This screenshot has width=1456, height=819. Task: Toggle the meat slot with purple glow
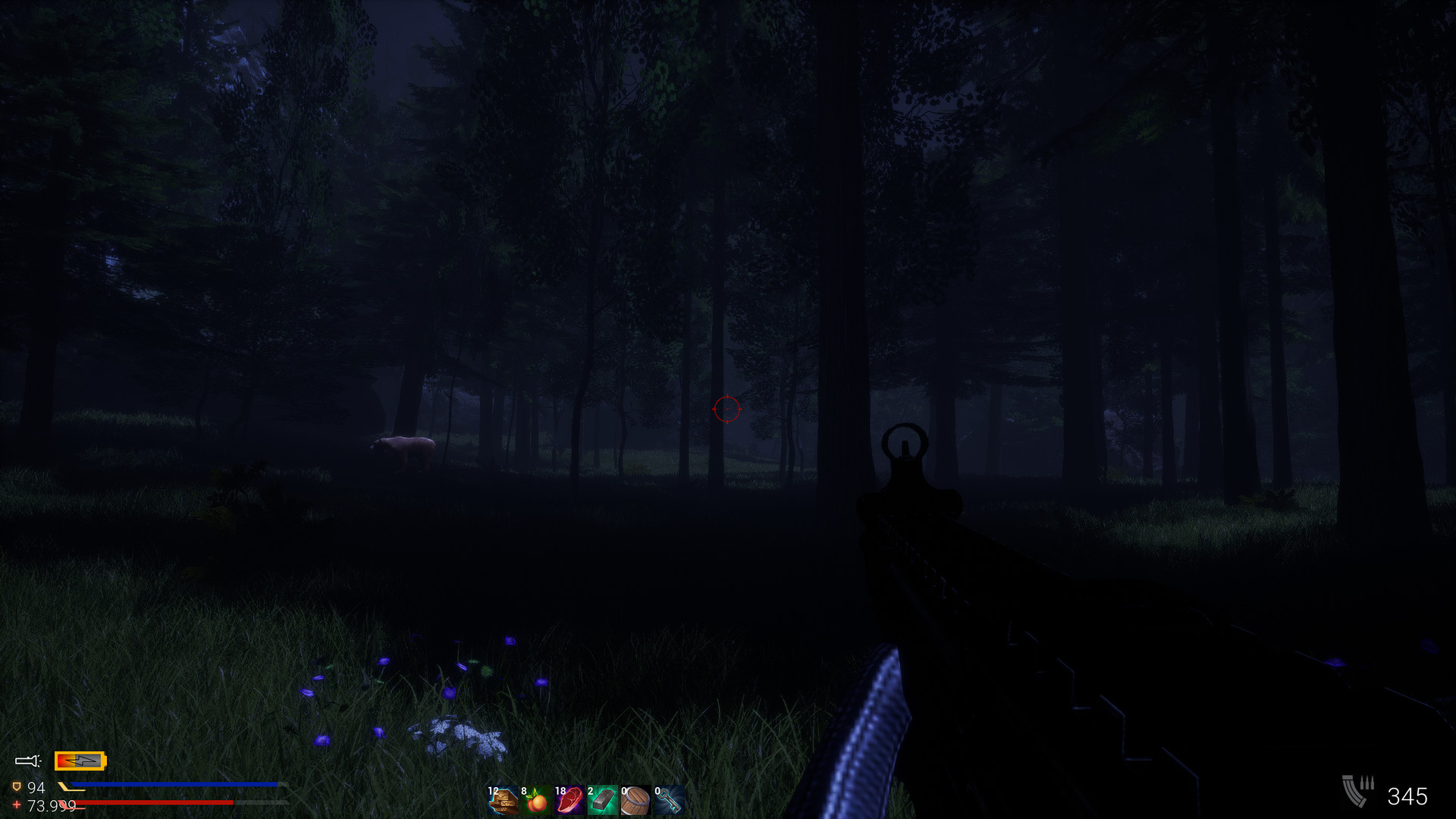tap(570, 801)
